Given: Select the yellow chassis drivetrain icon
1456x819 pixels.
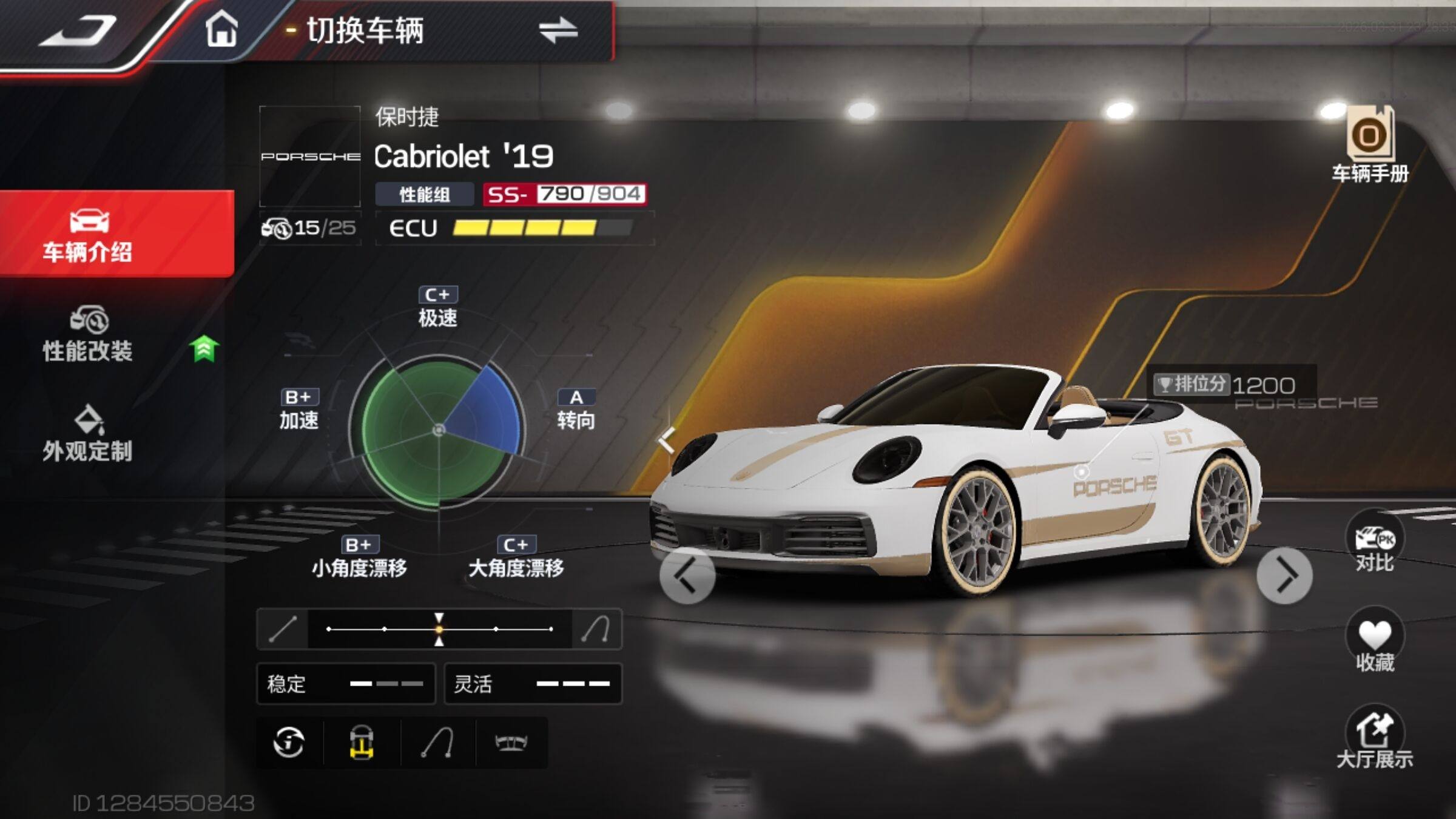Looking at the screenshot, I should point(362,743).
